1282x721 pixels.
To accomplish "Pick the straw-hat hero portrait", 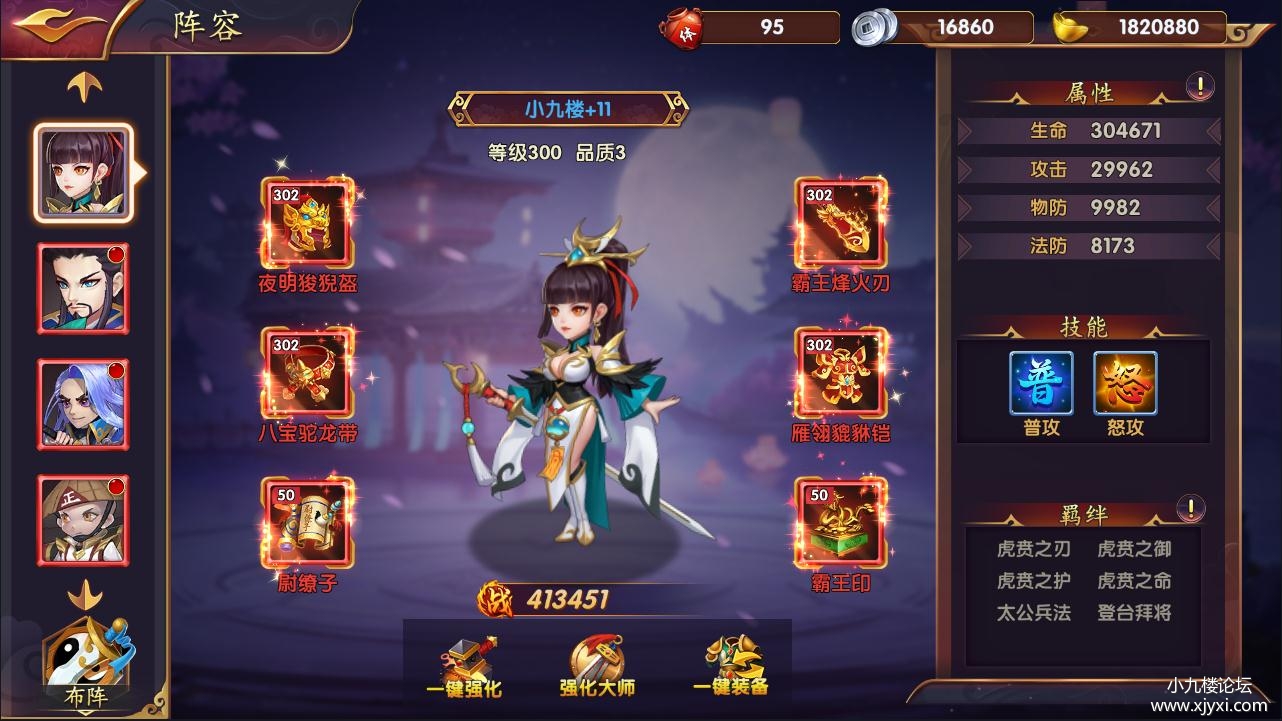I will 83,519.
